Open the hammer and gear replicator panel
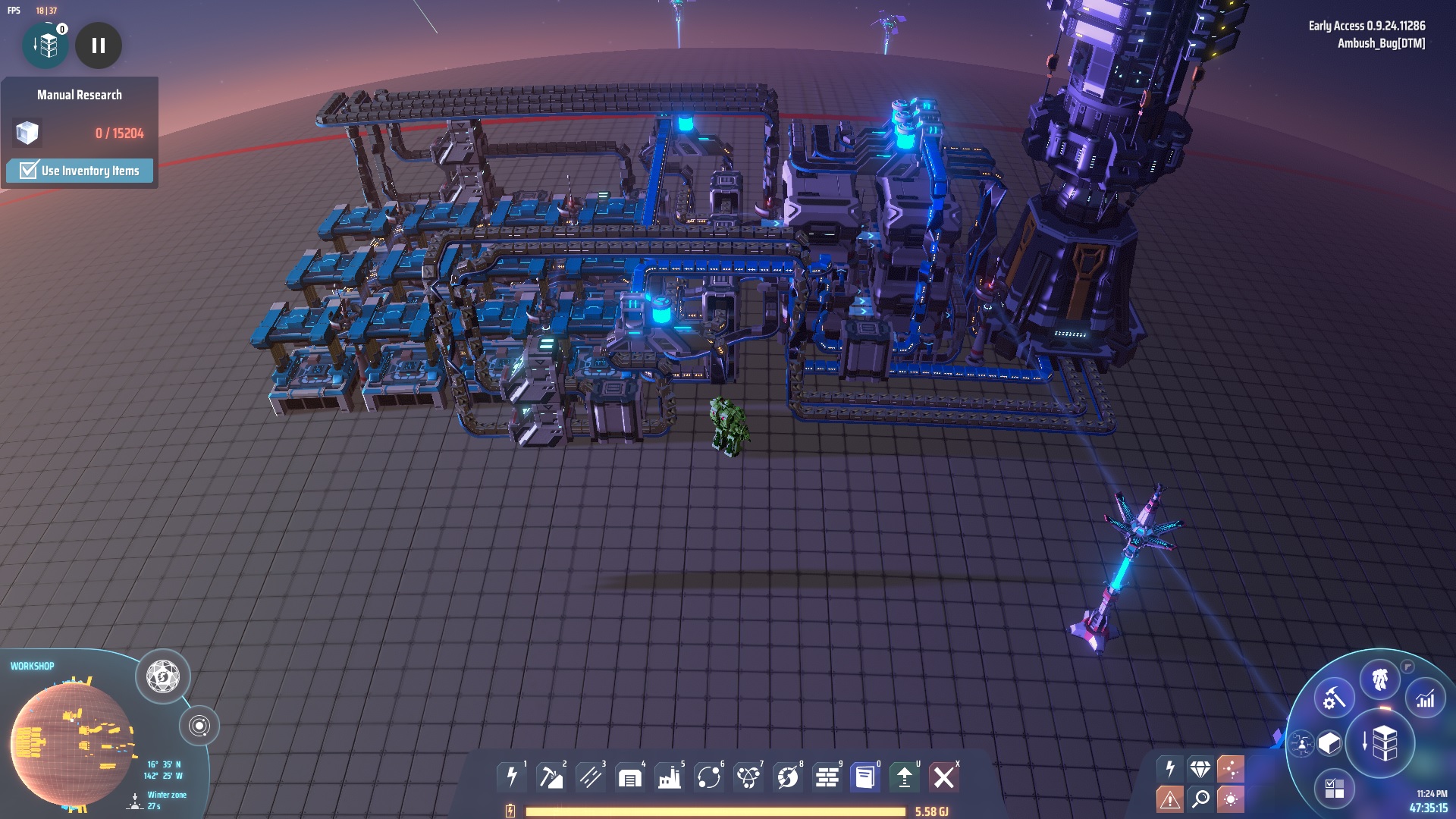Image resolution: width=1456 pixels, height=819 pixels. click(1334, 698)
